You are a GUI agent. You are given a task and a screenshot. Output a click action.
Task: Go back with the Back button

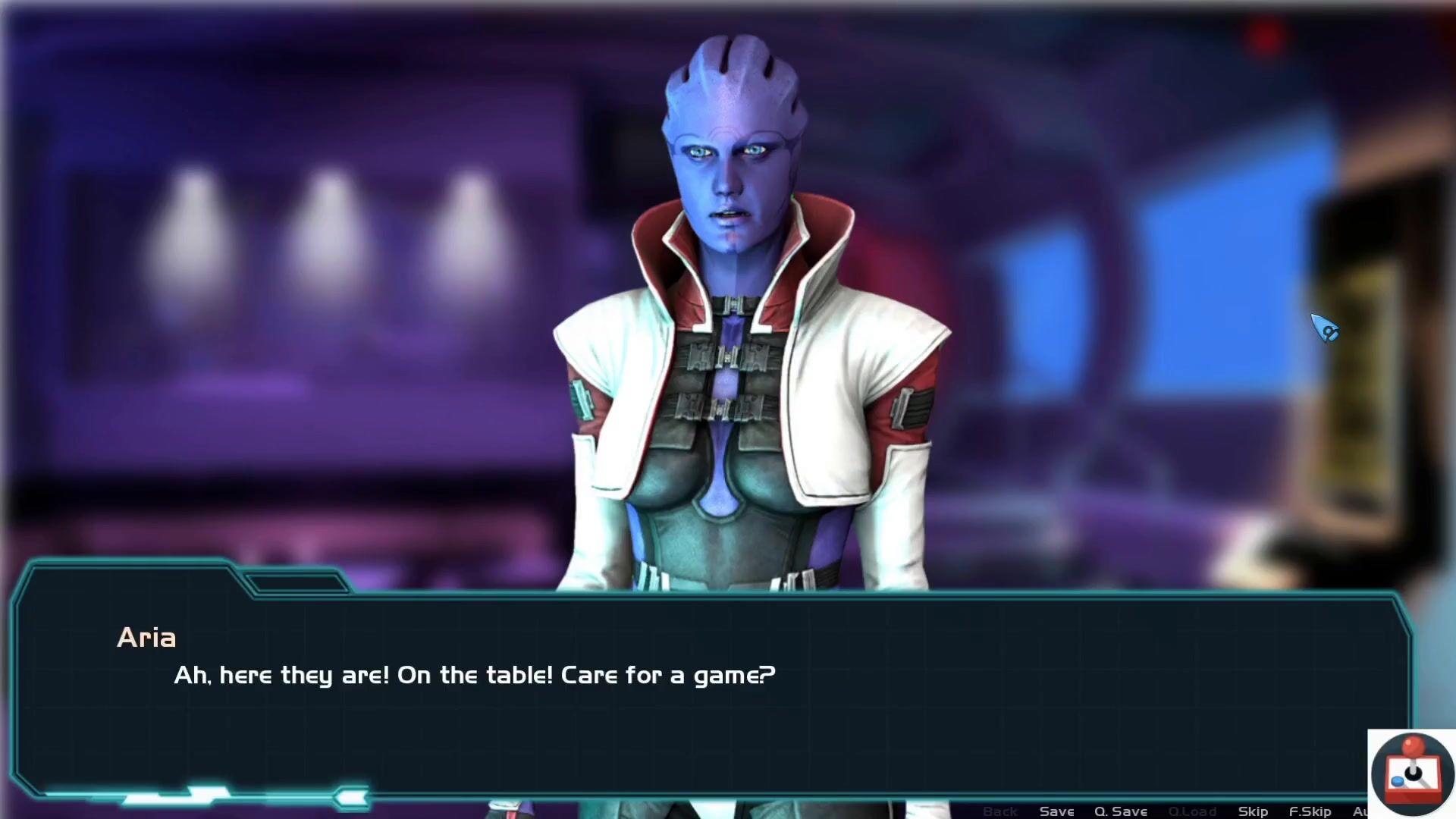point(999,811)
